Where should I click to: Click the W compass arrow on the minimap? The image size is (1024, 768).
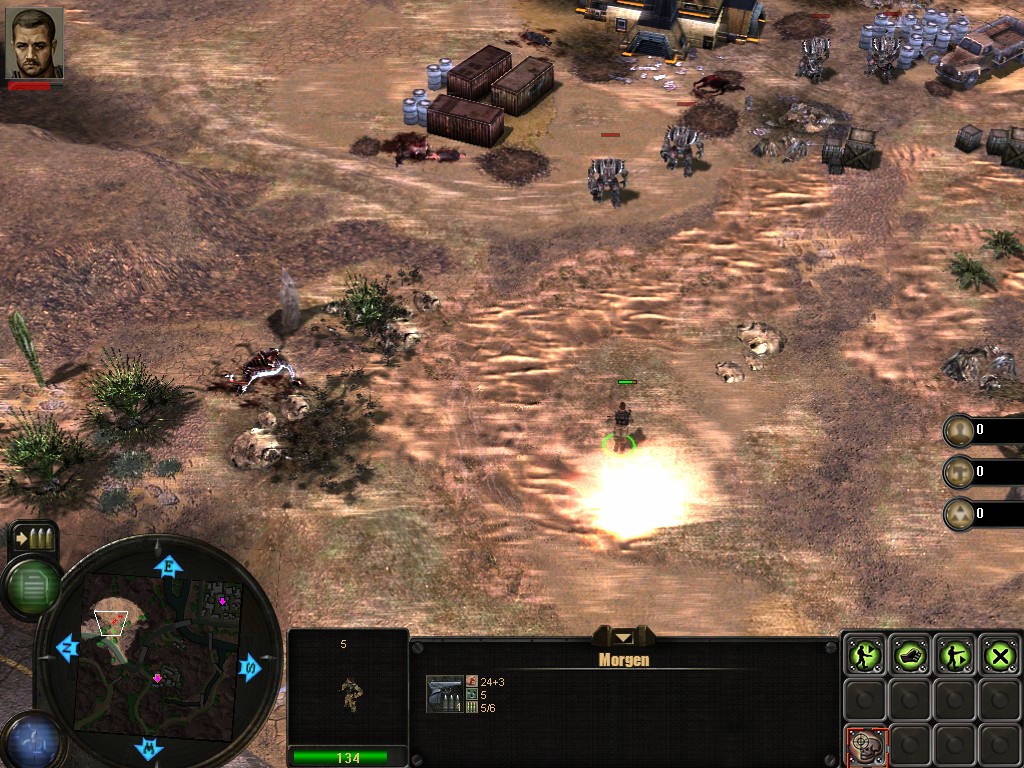[x=149, y=747]
